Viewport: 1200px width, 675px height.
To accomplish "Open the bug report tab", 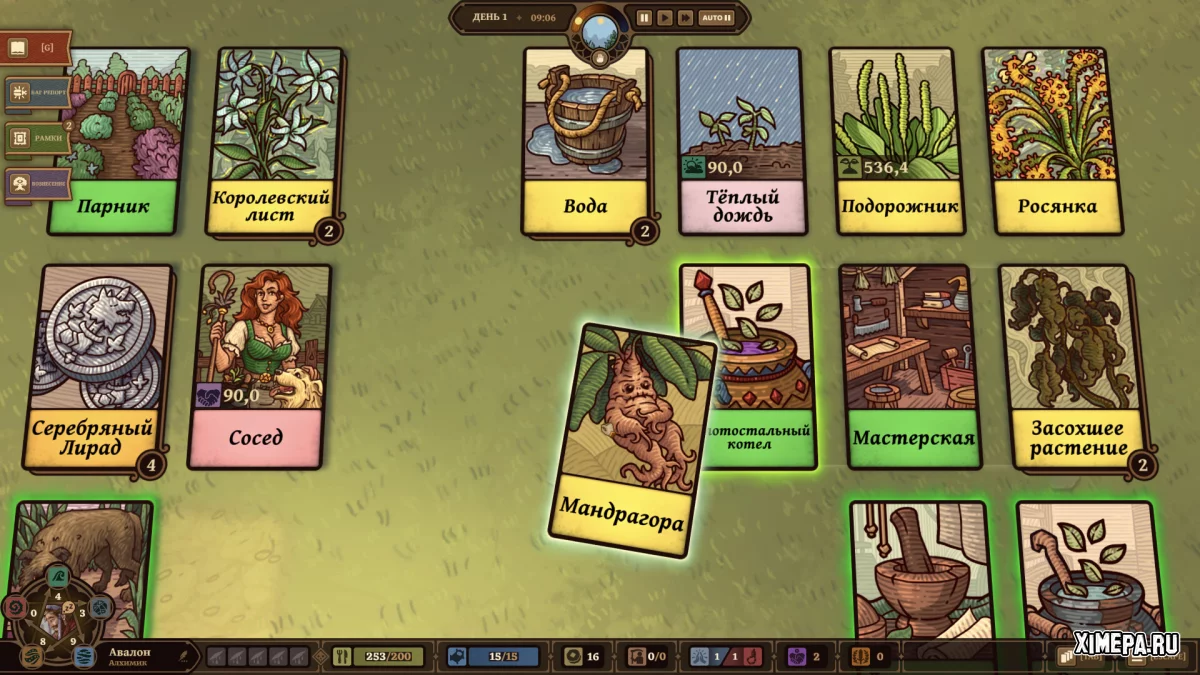I will (37, 93).
